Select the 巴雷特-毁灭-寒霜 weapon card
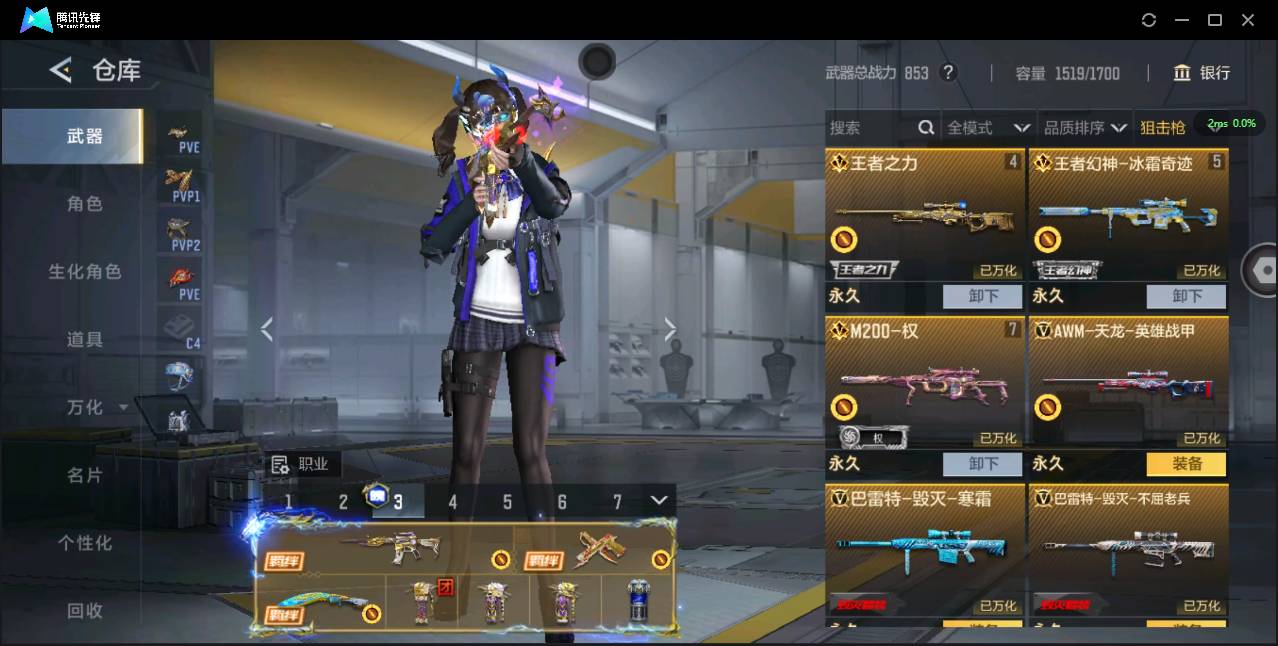1278x646 pixels. [925, 550]
